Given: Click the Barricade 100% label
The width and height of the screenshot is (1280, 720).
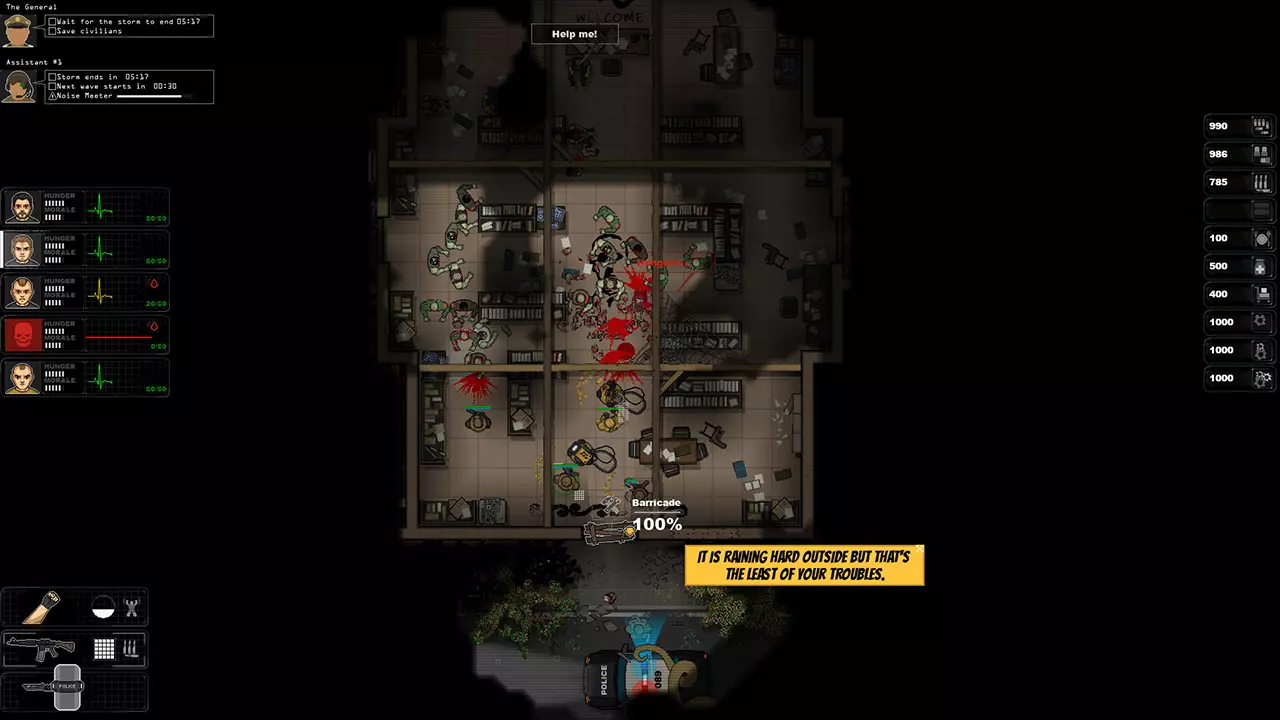Looking at the screenshot, I should (657, 516).
